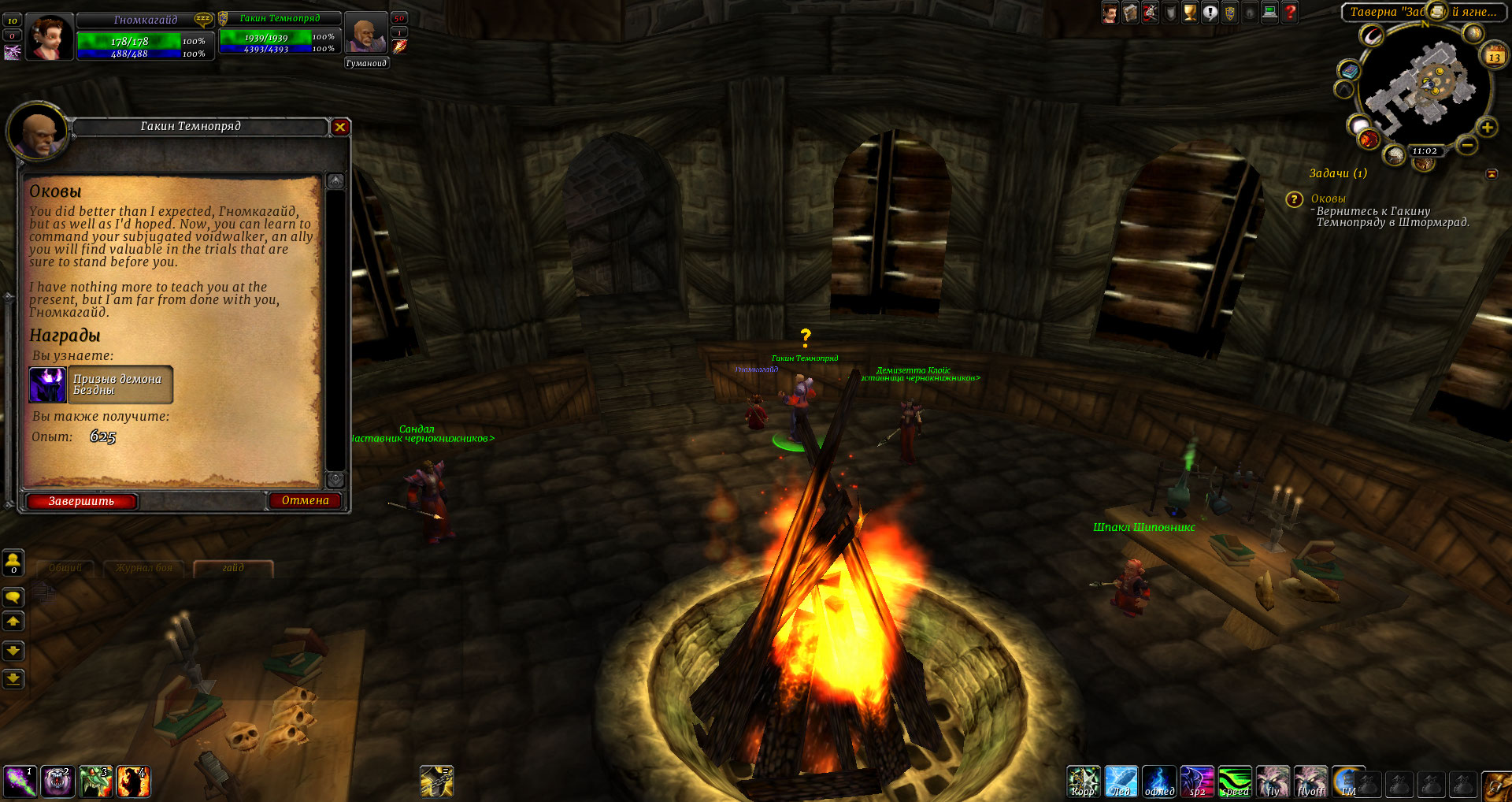Open the calendar showing day 13

pyautogui.click(x=1494, y=56)
